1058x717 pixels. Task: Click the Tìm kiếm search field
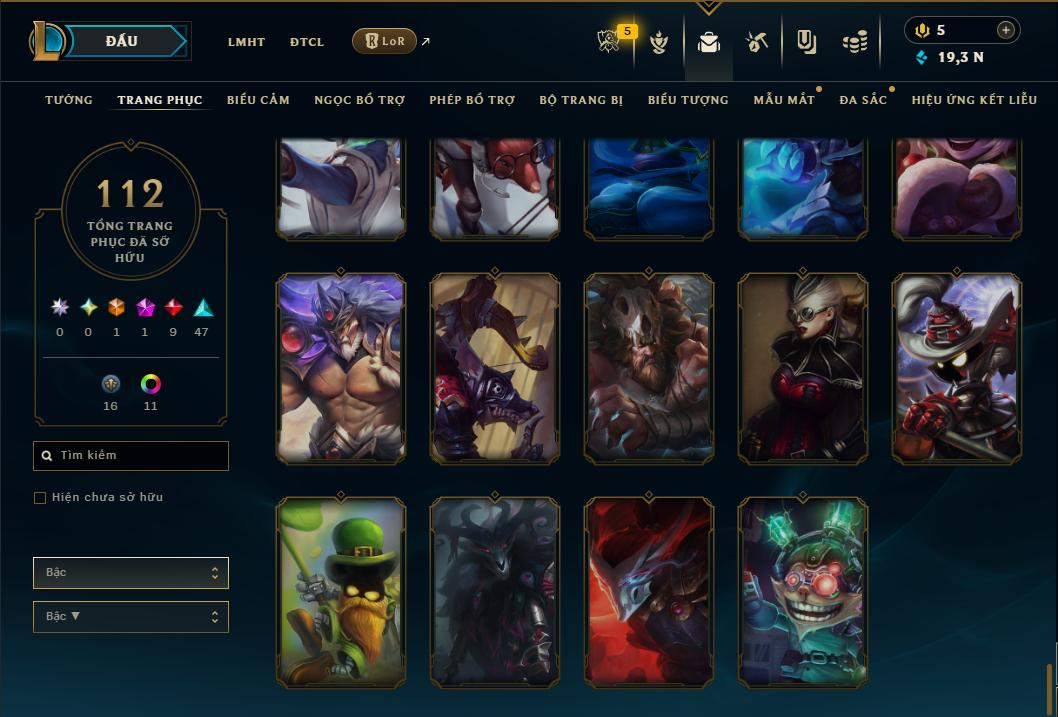click(131, 456)
